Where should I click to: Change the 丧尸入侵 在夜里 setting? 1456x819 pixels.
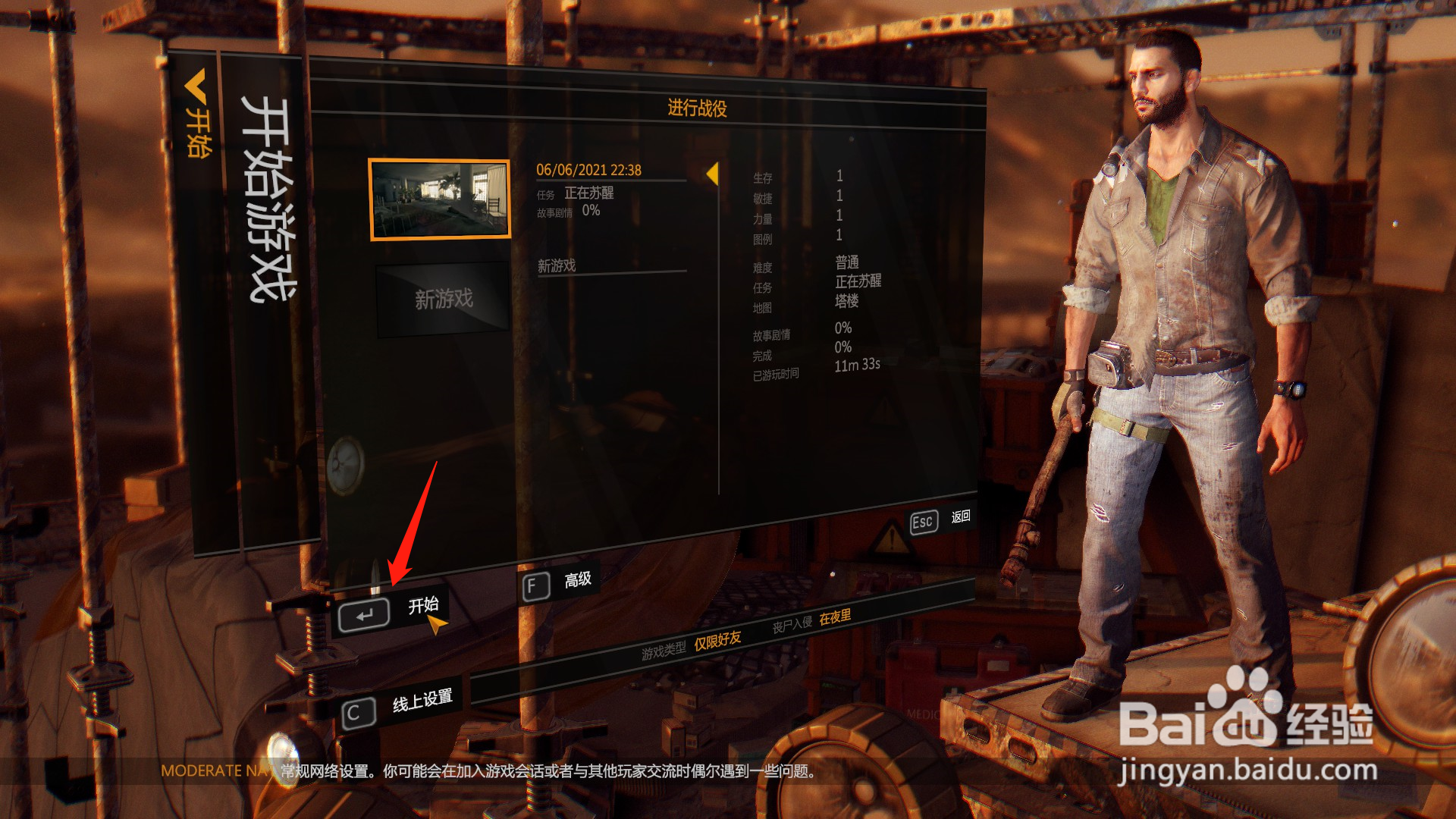[x=834, y=618]
